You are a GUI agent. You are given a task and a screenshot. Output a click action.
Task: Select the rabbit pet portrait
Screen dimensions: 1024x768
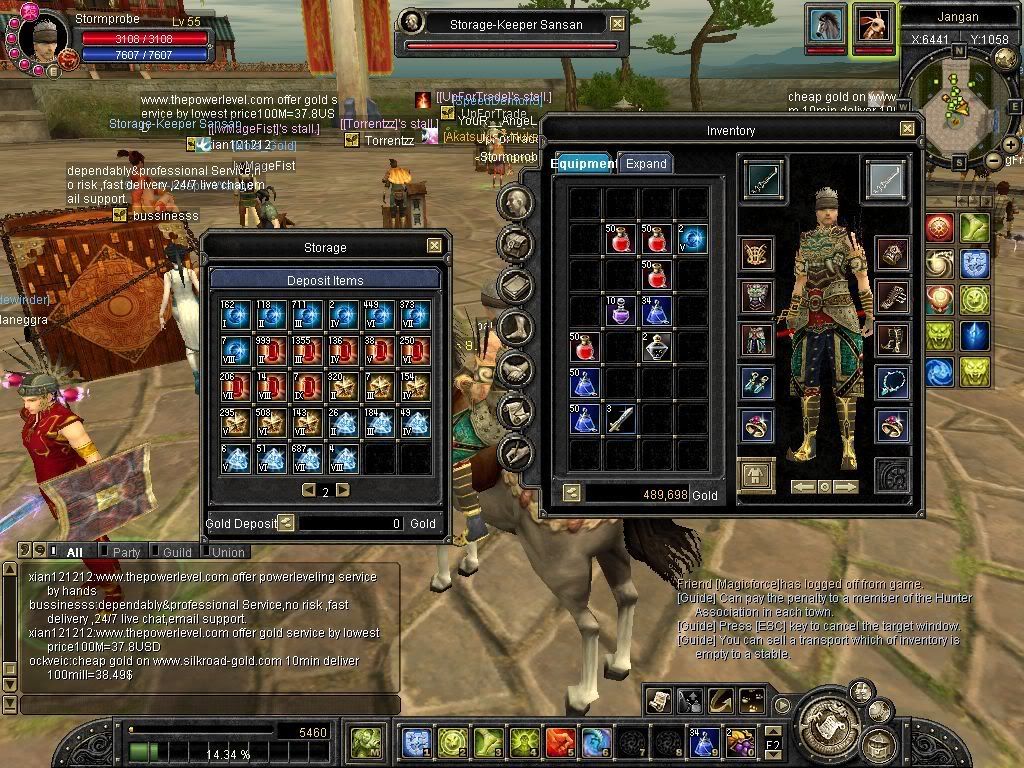[x=872, y=24]
